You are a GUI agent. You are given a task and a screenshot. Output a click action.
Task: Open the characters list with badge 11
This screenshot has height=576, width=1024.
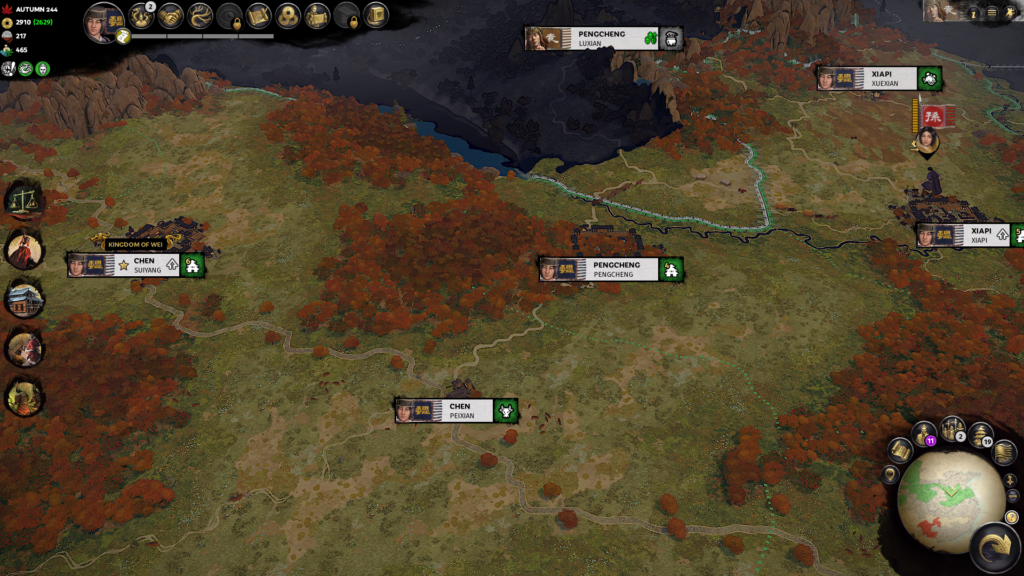[924, 435]
